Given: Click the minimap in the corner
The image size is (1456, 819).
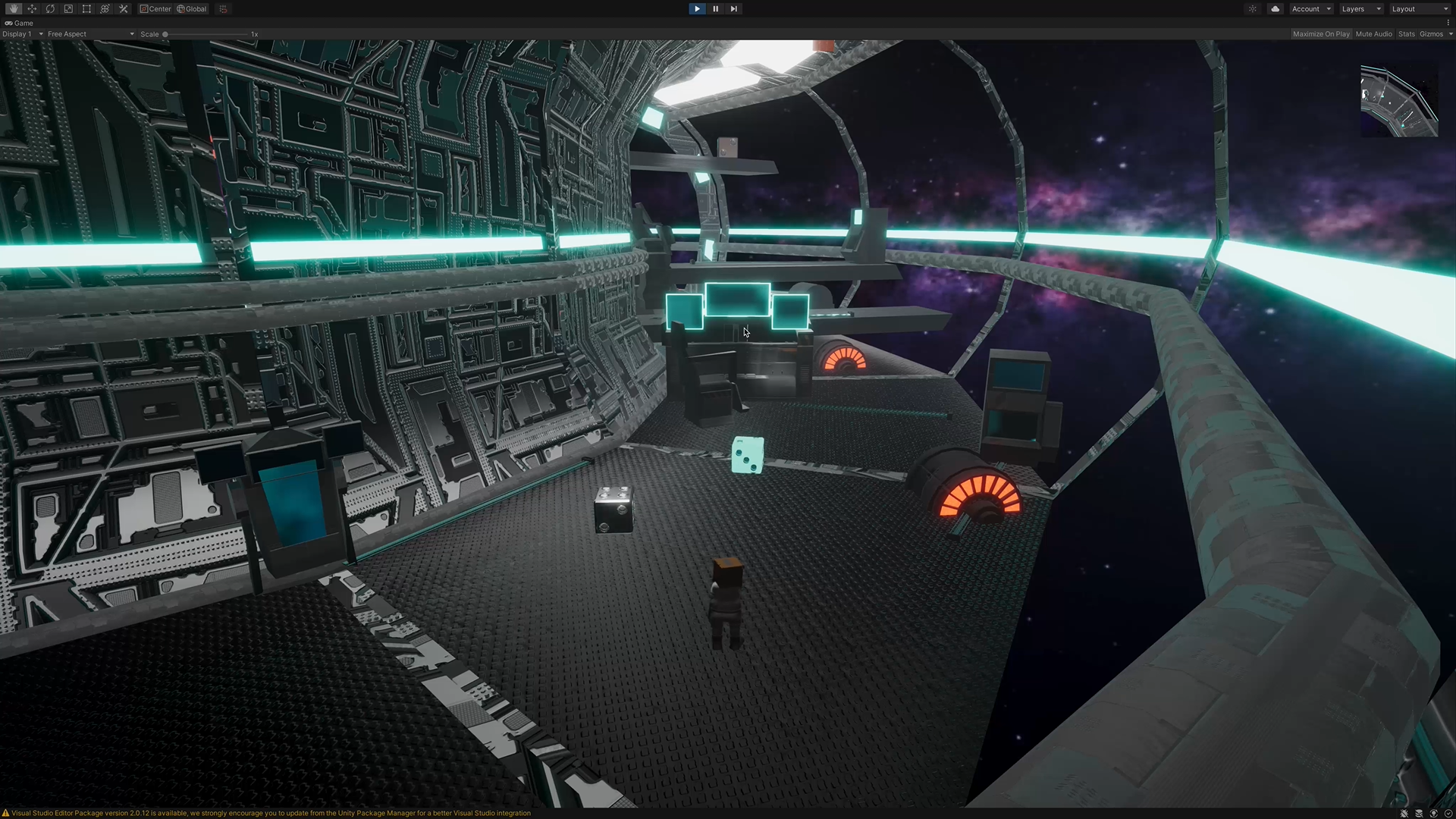Looking at the screenshot, I should point(1399,101).
